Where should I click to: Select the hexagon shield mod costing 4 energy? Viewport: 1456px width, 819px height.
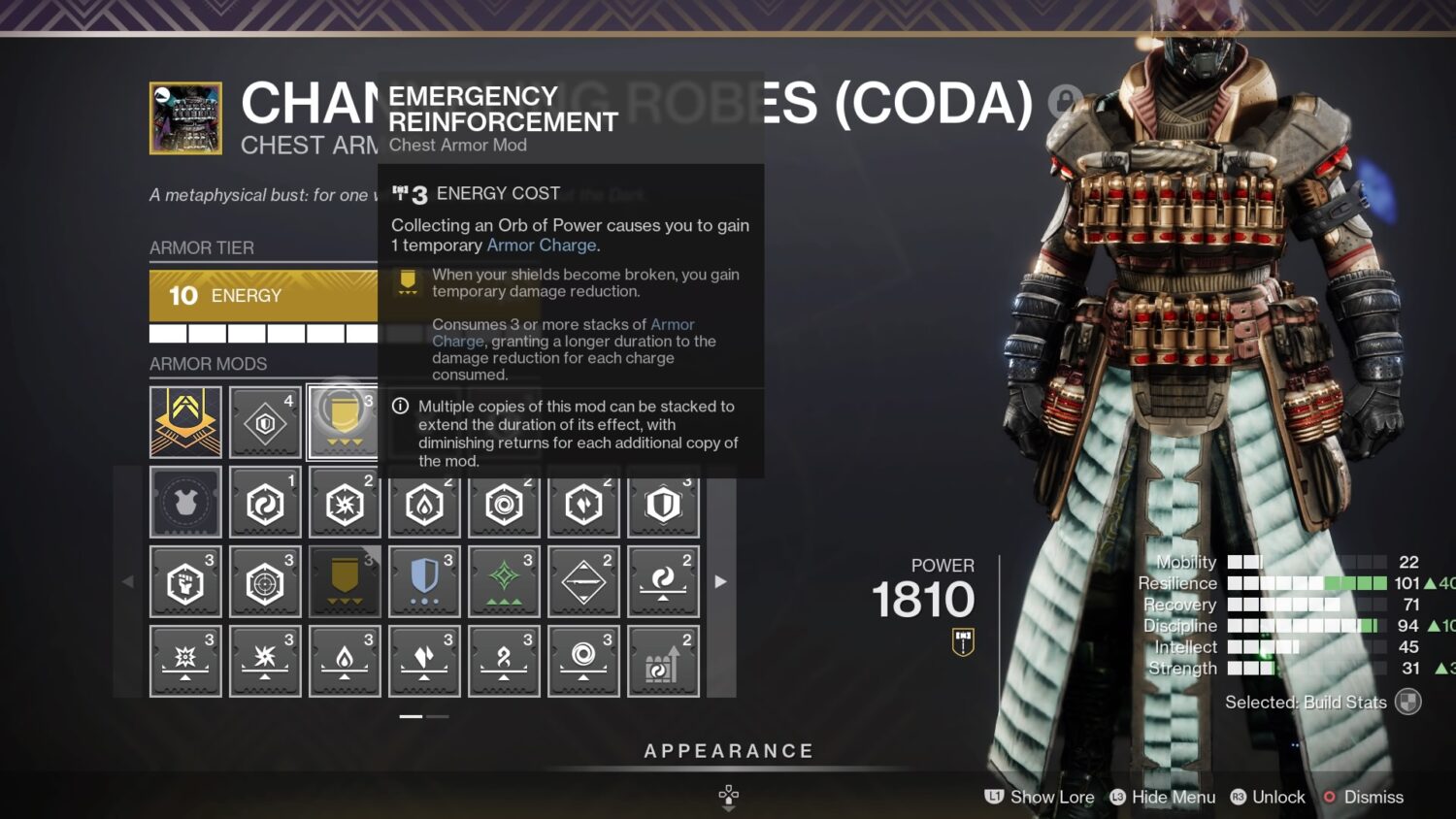265,422
